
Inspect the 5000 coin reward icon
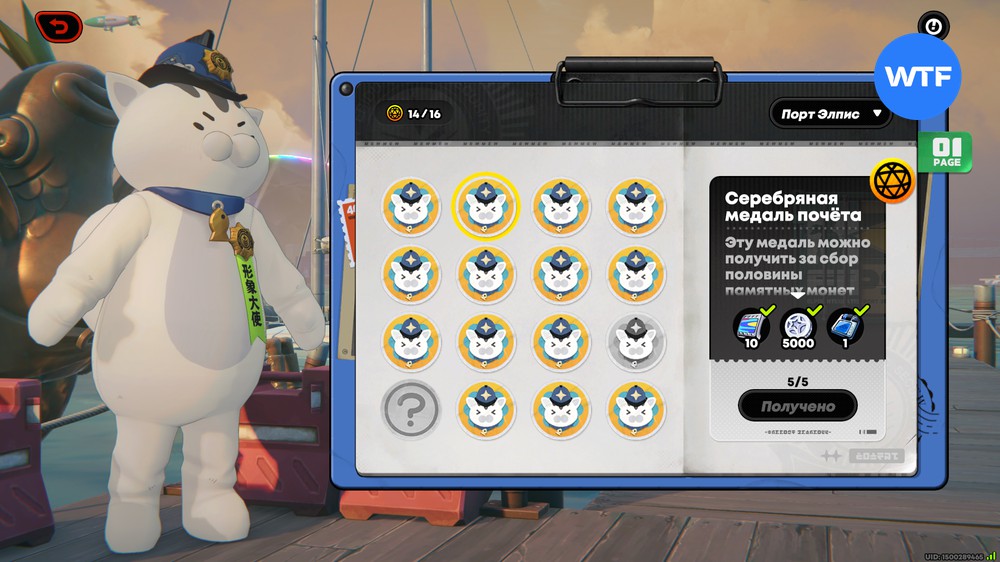[798, 327]
